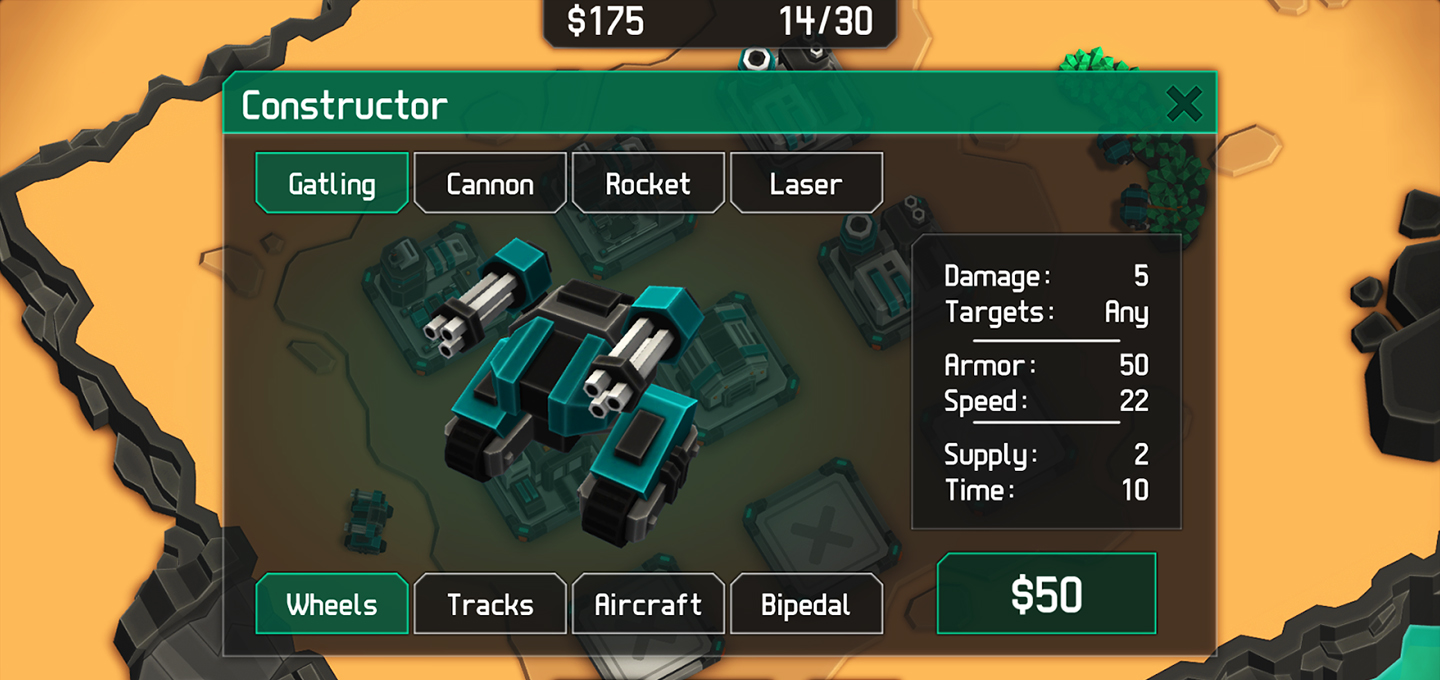
Task: Select the Wheels chassis
Action: click(332, 604)
